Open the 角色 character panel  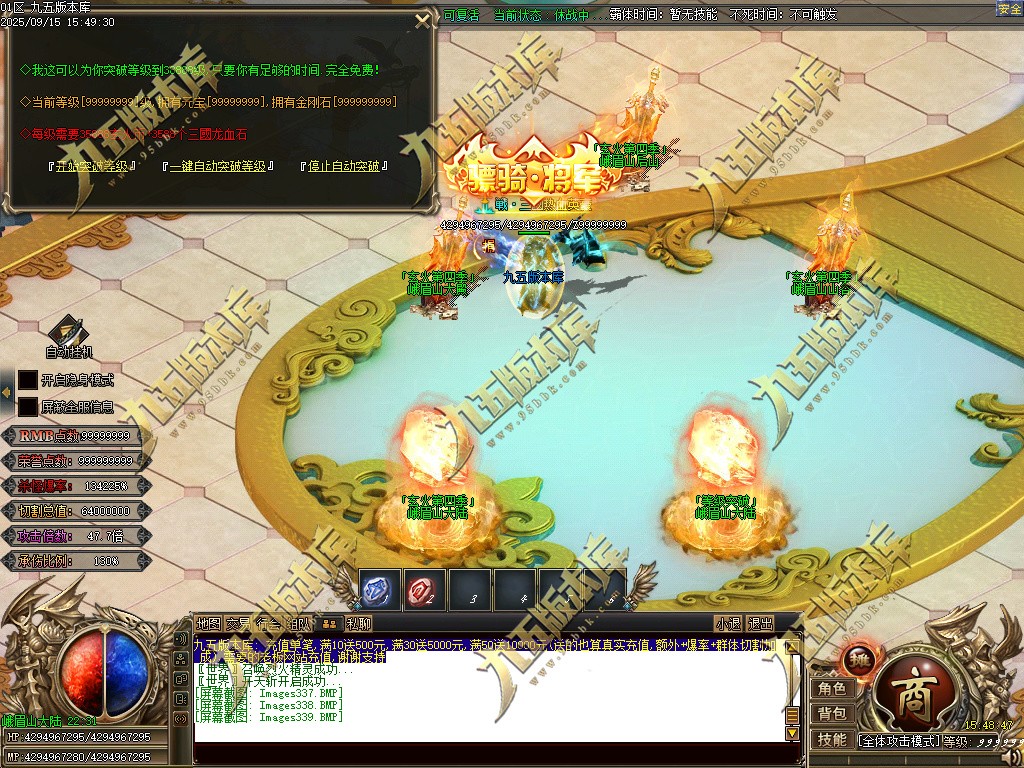tap(832, 688)
